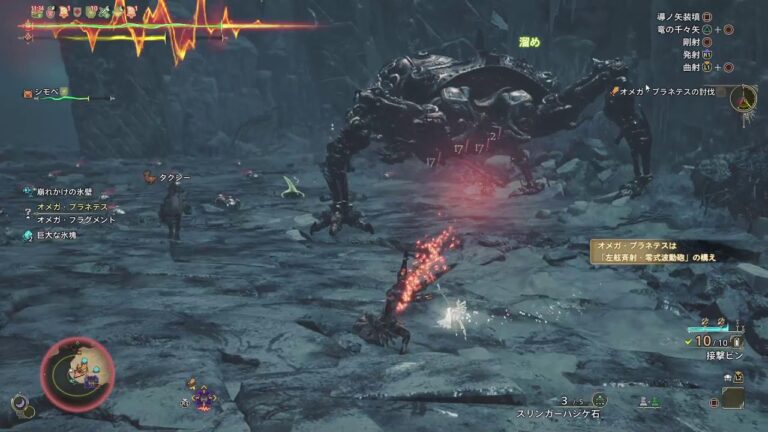Screen dimensions: 768x432
Task: Click the quest timer clock icon
Action: click(x=743, y=98)
